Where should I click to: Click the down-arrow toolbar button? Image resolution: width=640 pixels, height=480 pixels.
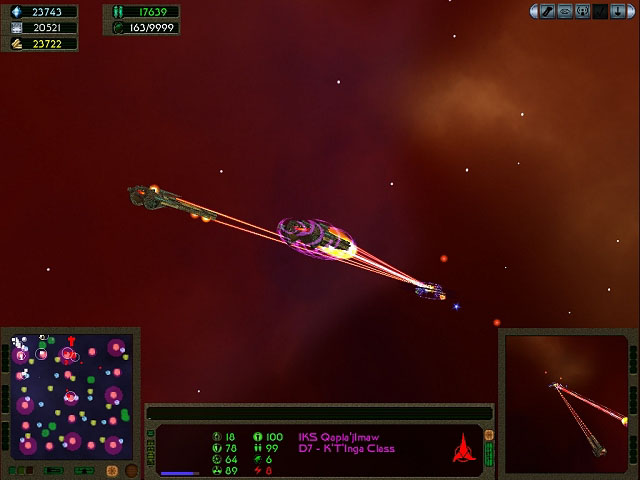pos(617,11)
